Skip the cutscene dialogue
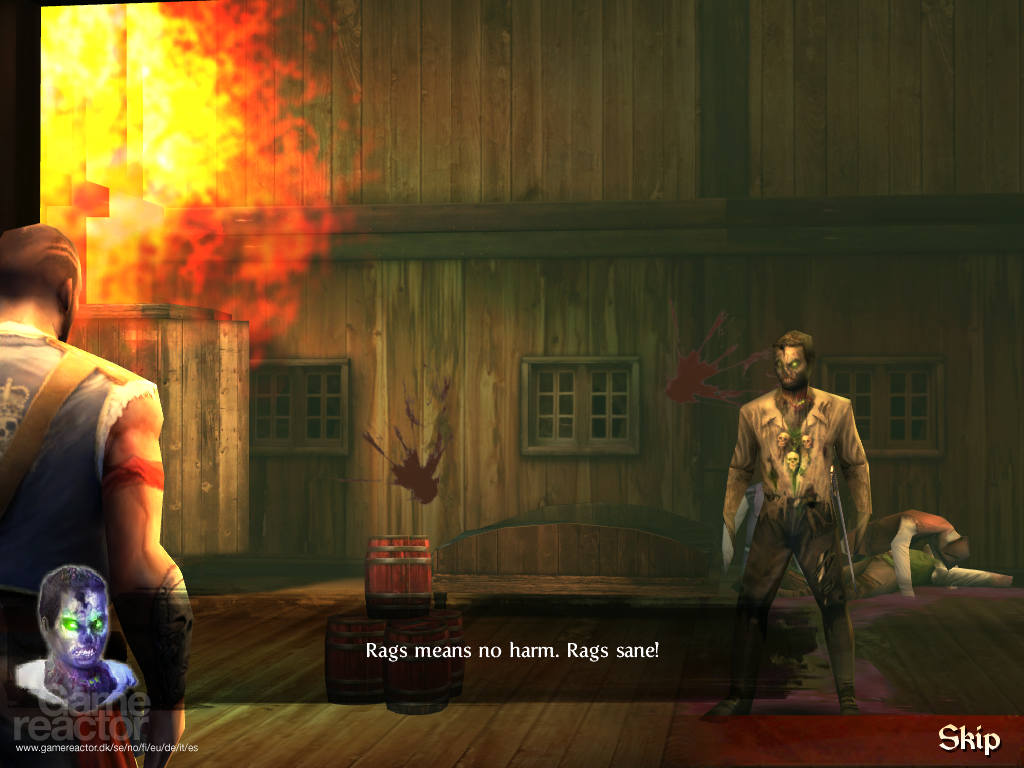Screen dimensions: 1024x768 (x=968, y=739)
